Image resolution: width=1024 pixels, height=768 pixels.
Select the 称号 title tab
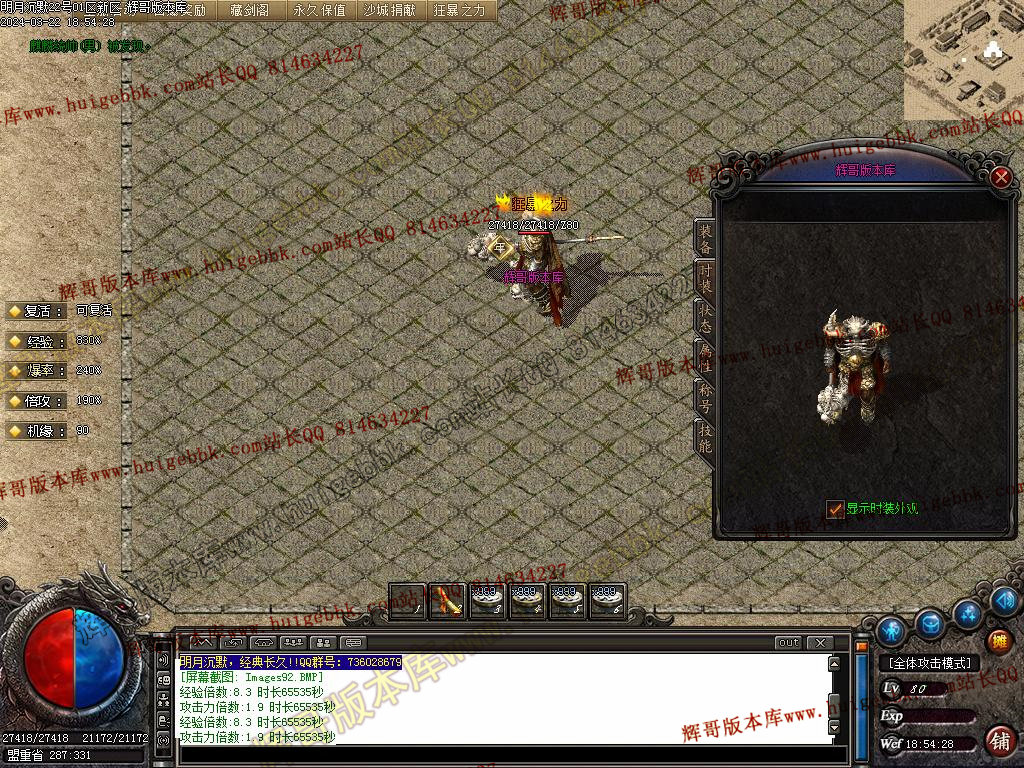705,397
